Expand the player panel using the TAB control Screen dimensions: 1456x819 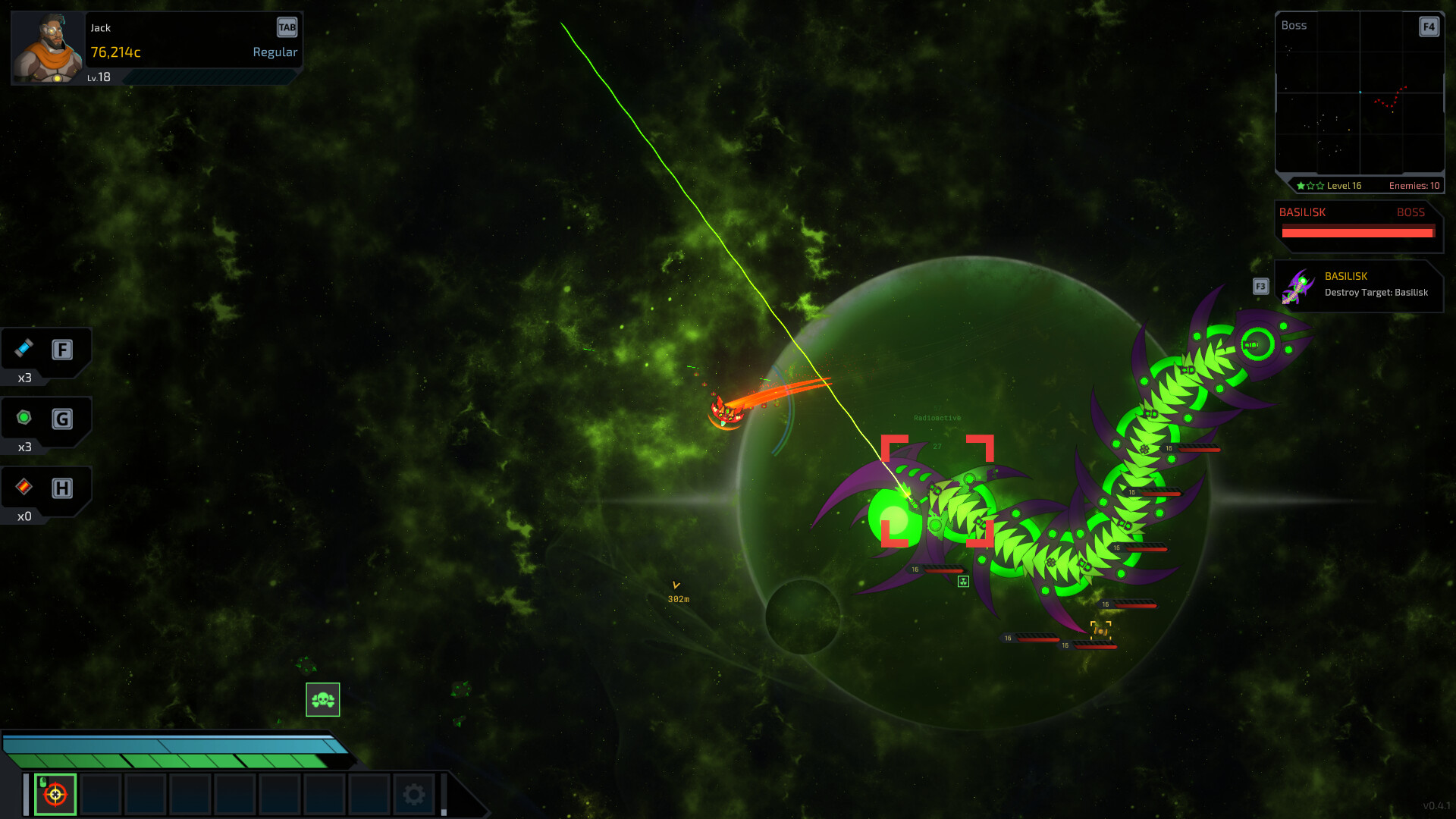point(287,27)
